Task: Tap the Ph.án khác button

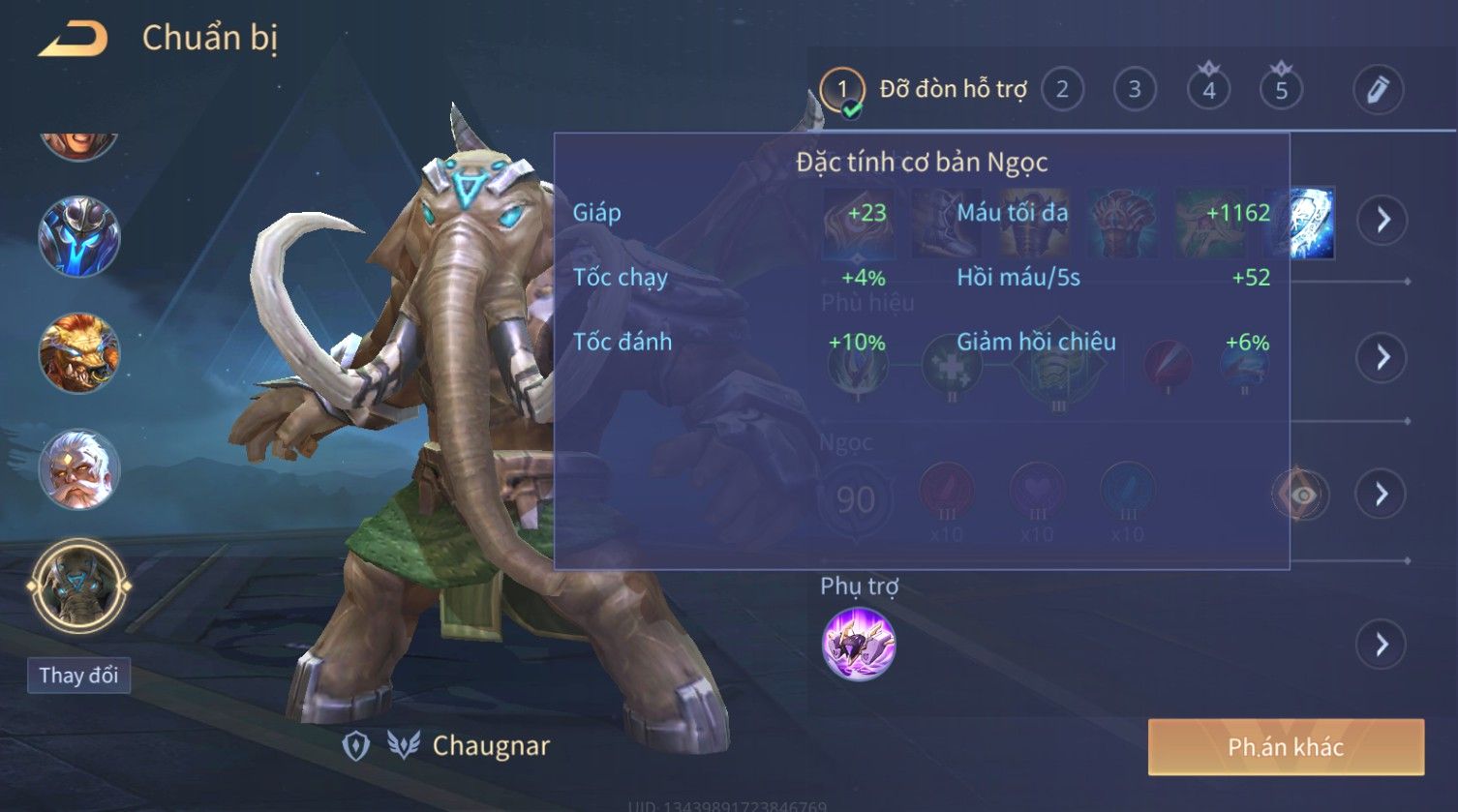Action: (x=1286, y=747)
